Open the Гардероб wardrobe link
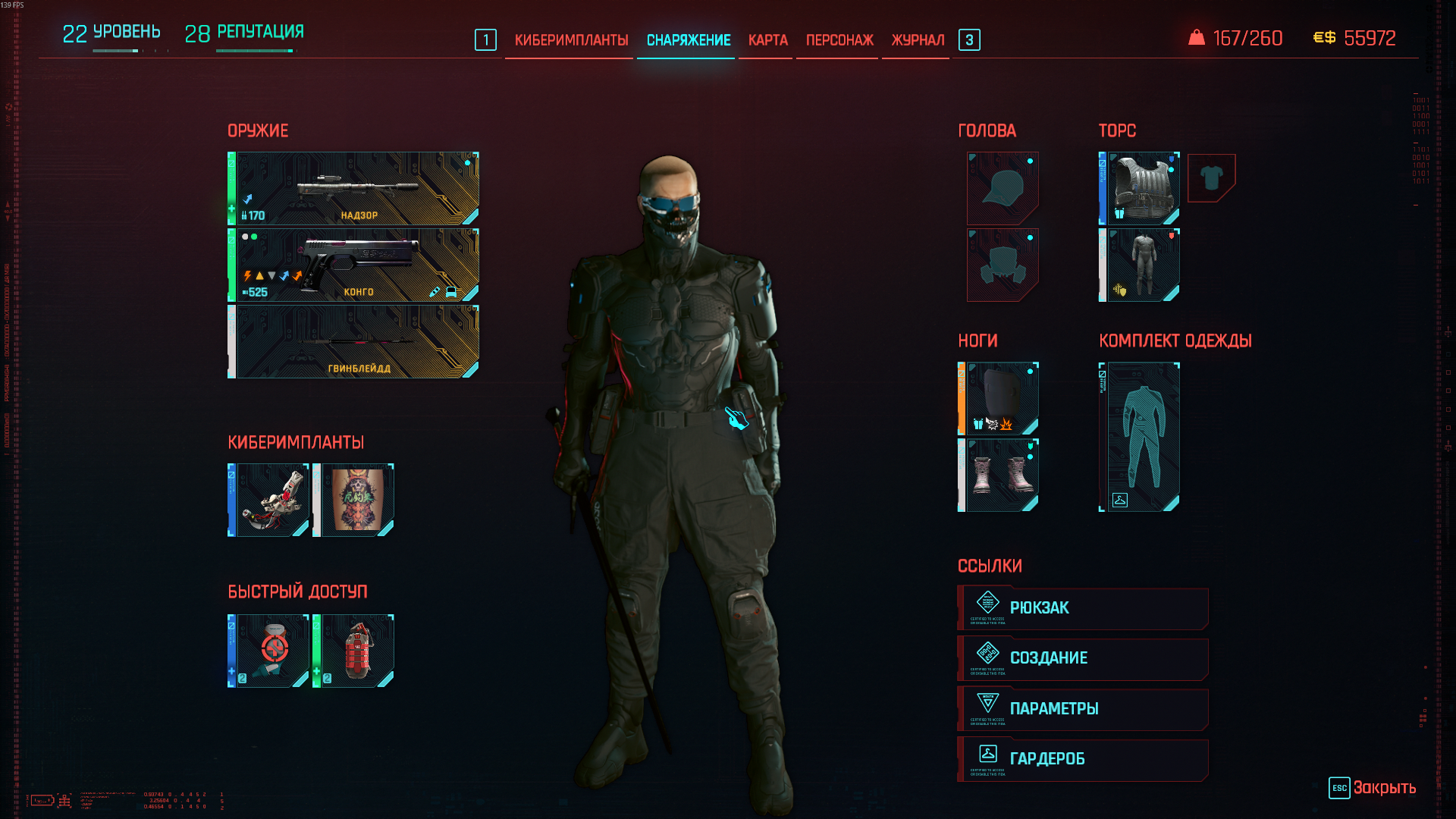The width and height of the screenshot is (1456, 819). pyautogui.click(x=1083, y=759)
